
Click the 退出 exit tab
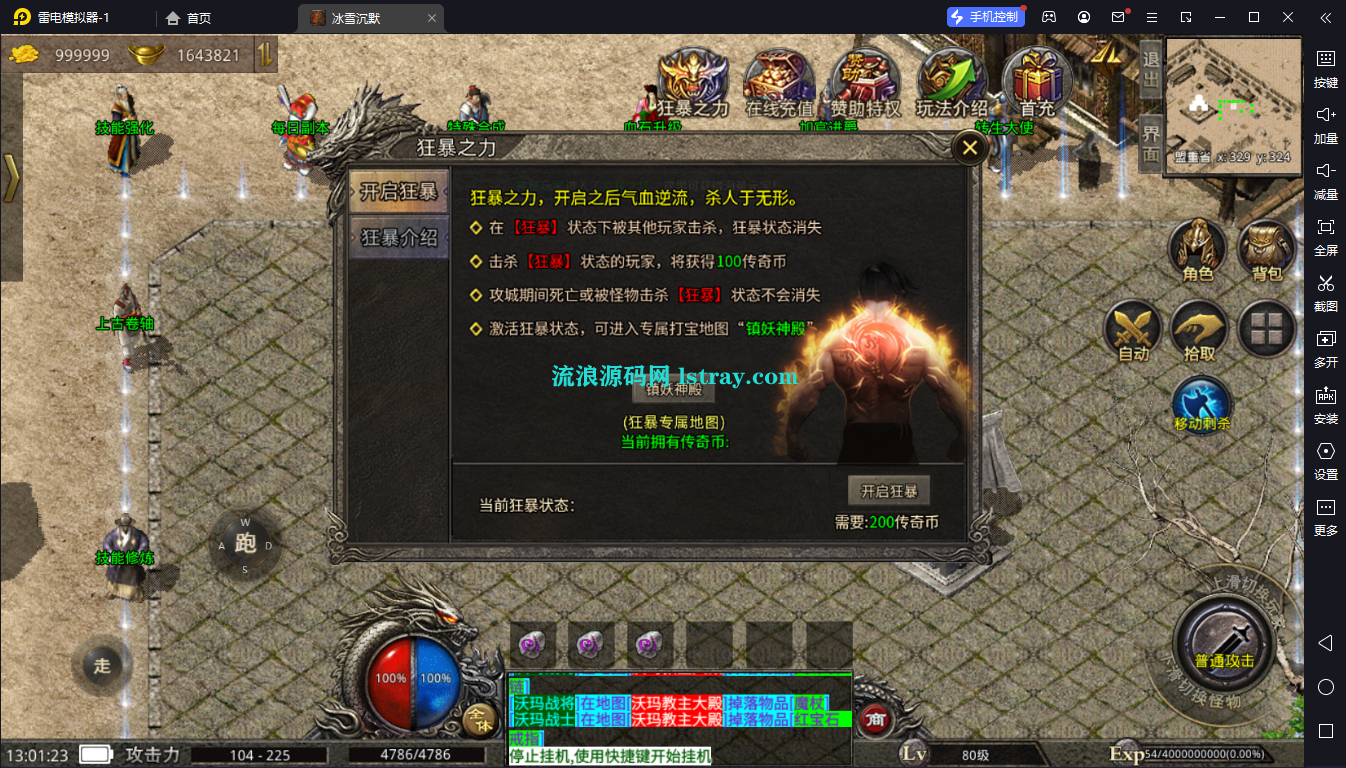coord(1151,70)
